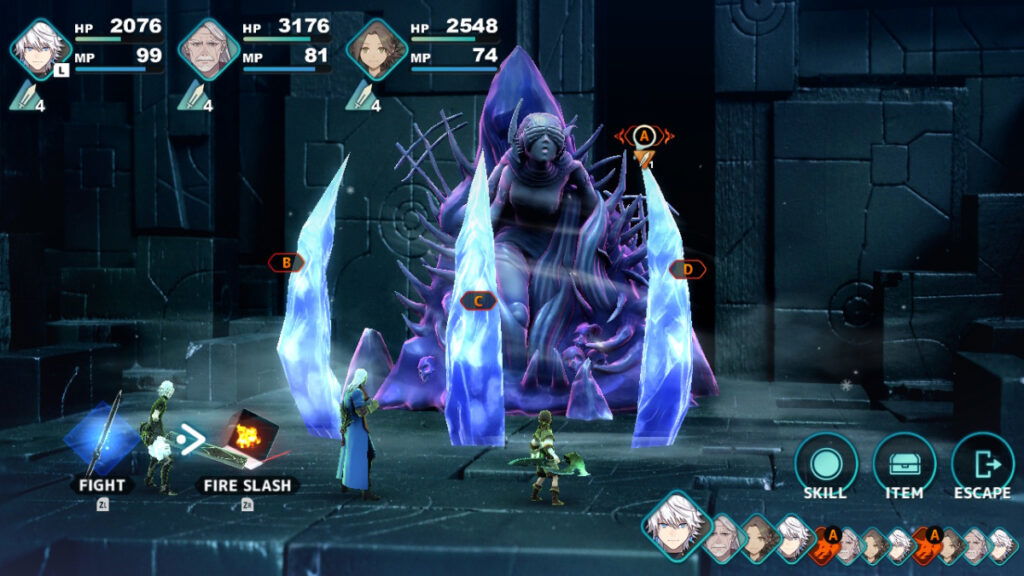Choose the Escape command
The width and height of the screenshot is (1024, 576).
click(981, 464)
